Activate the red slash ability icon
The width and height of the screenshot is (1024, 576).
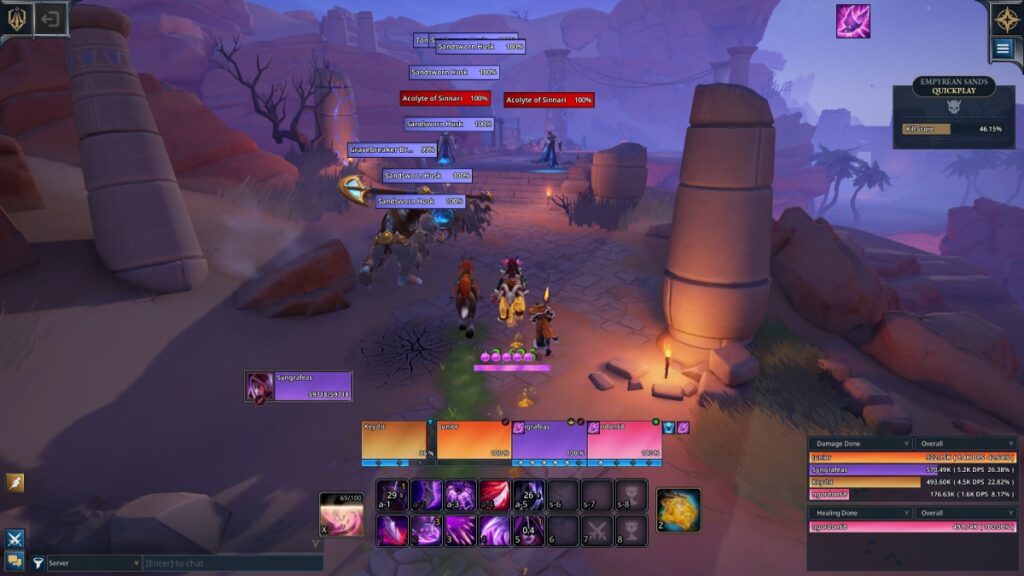click(494, 495)
